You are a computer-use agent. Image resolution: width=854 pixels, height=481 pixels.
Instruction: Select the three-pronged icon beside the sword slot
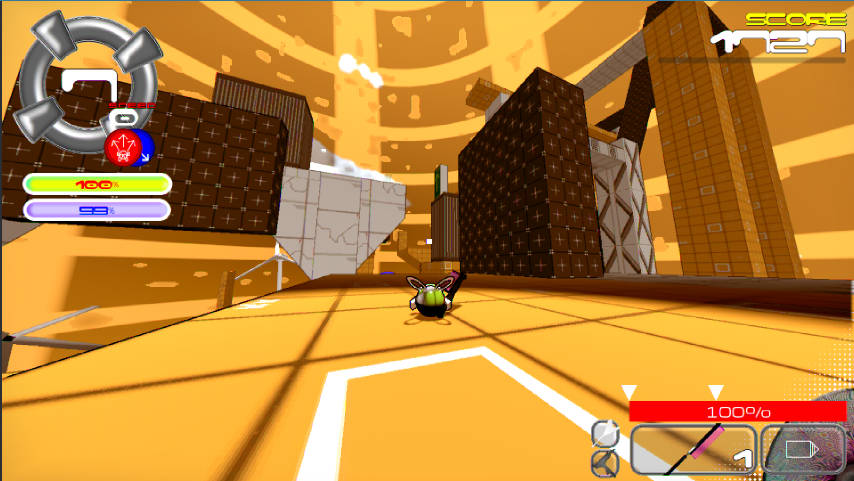pyautogui.click(x=605, y=463)
